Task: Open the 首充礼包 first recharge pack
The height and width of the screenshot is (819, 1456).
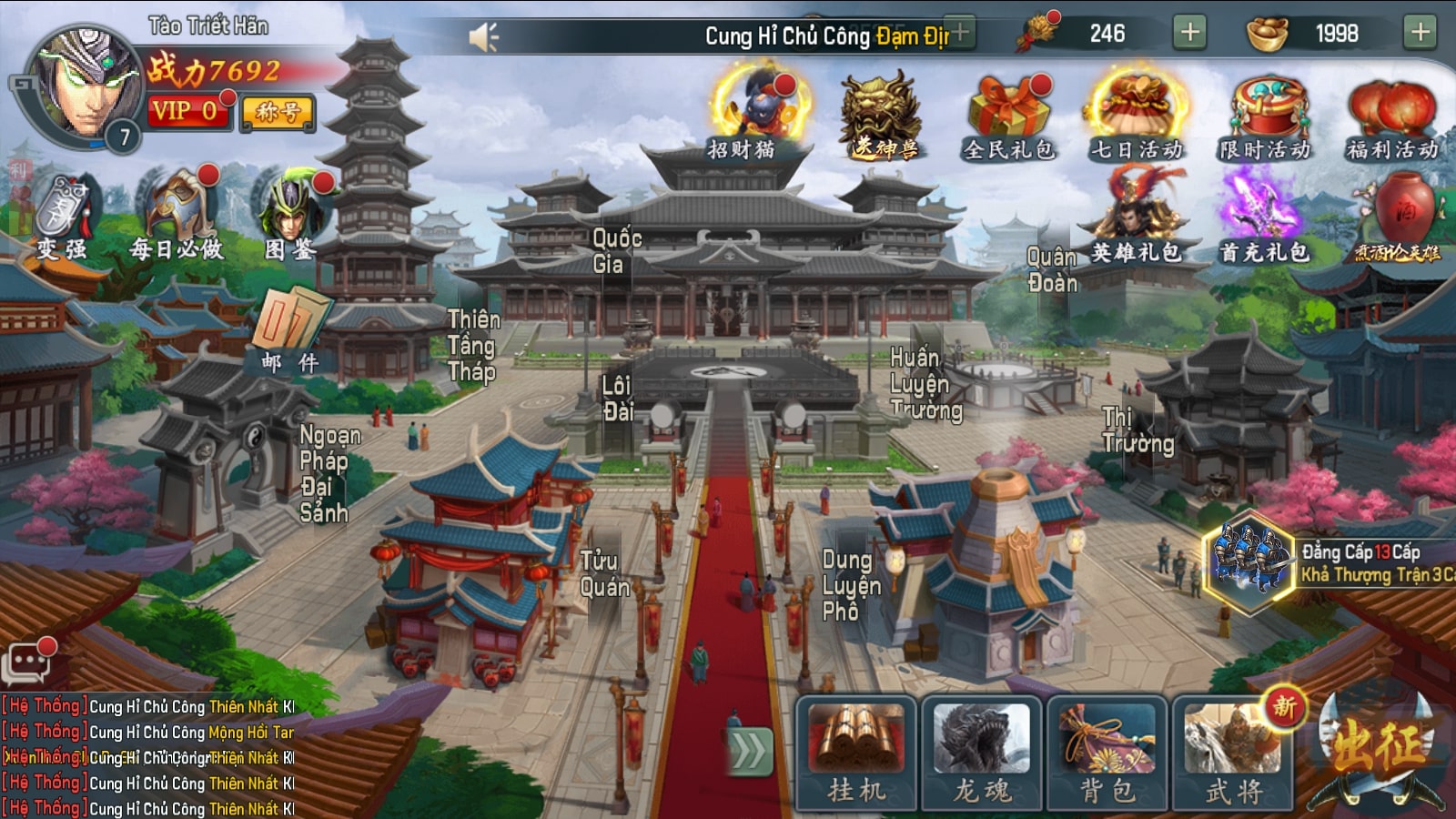Action: pos(1263,218)
